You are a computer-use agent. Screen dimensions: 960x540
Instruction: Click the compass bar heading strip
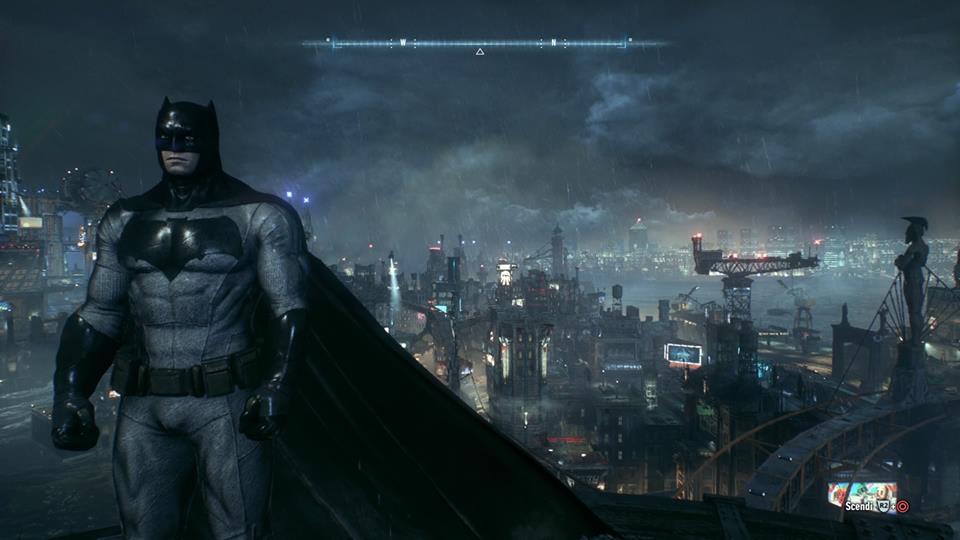click(x=480, y=44)
